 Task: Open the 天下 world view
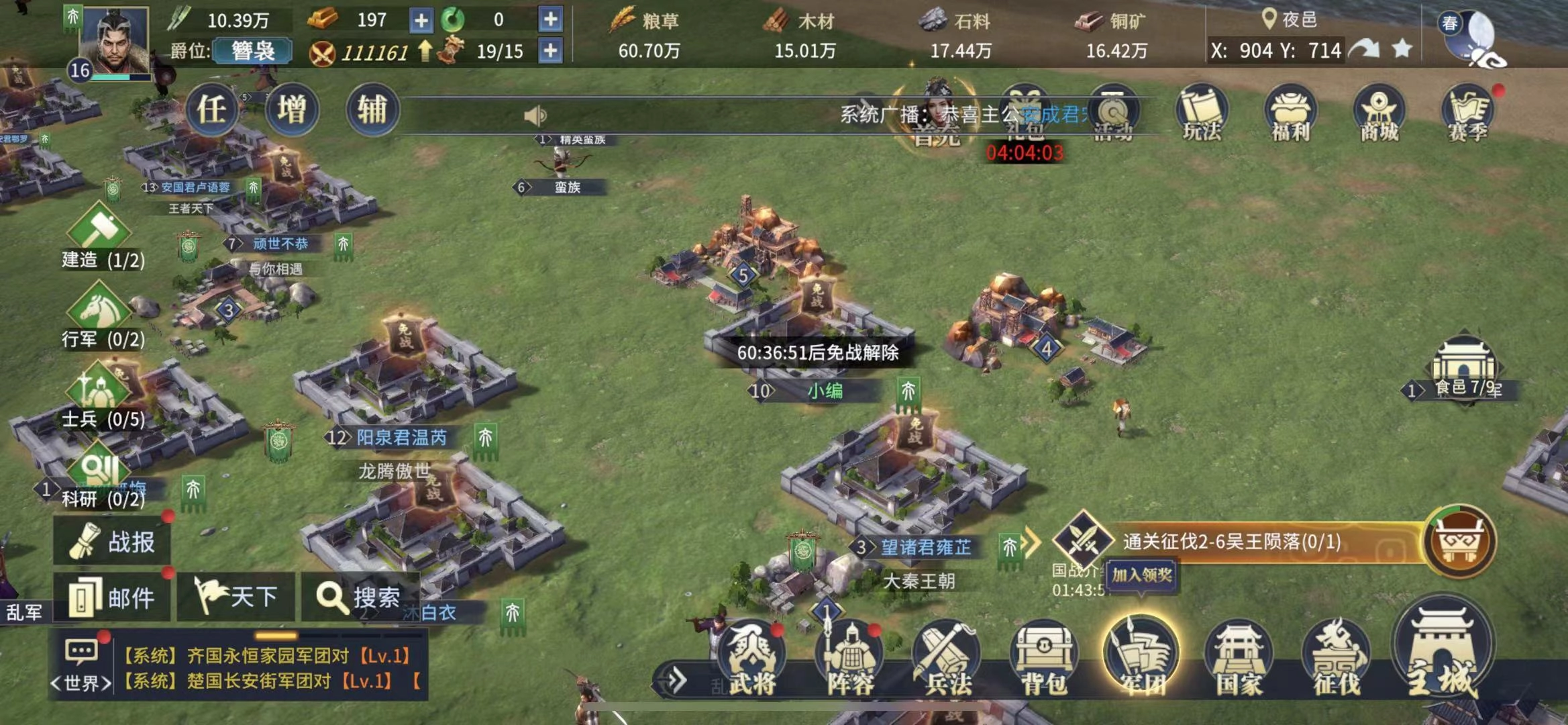(236, 597)
